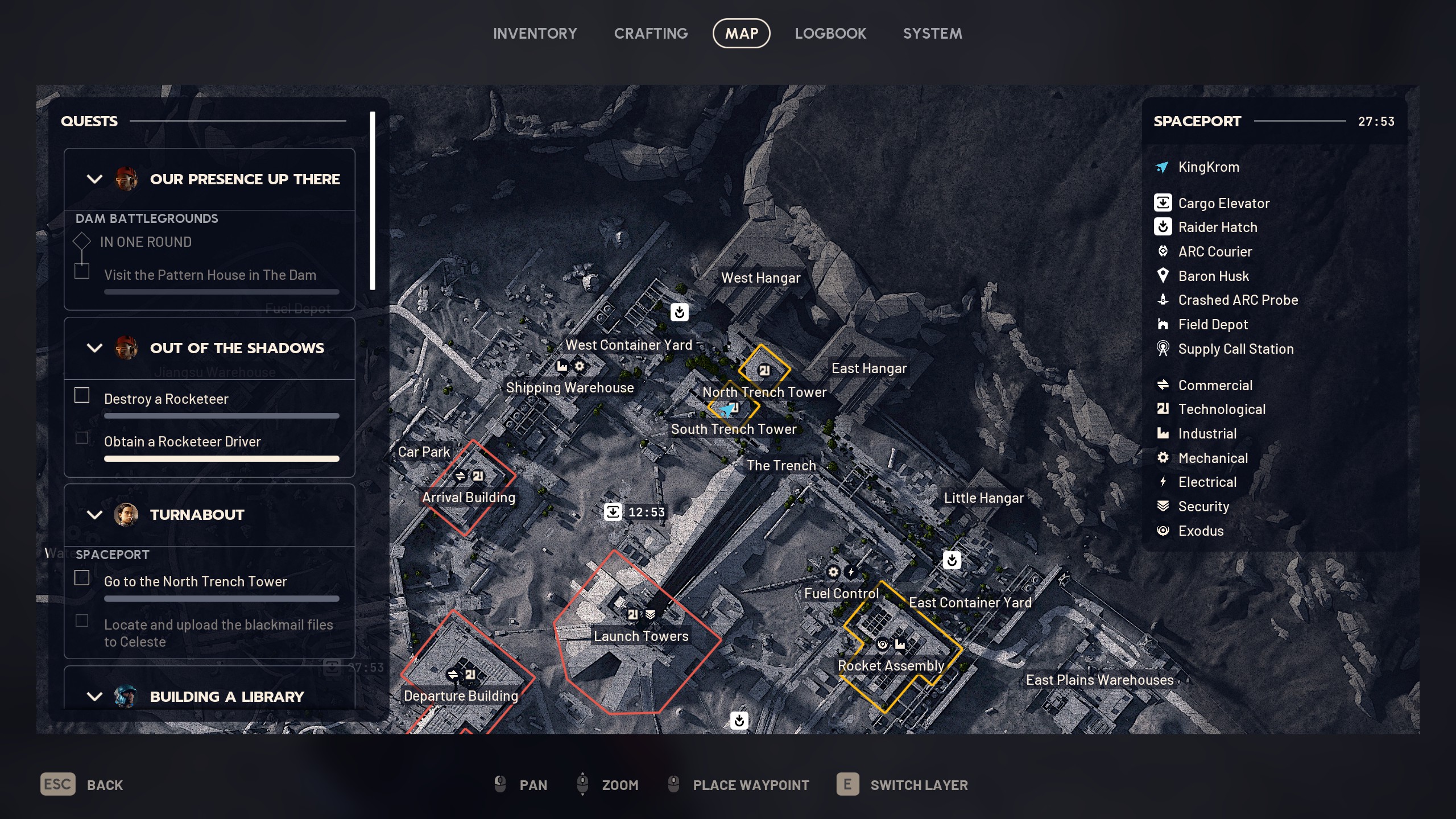The height and width of the screenshot is (819, 1456).
Task: Click the Crashed ARC Probe legend icon
Action: (1164, 300)
